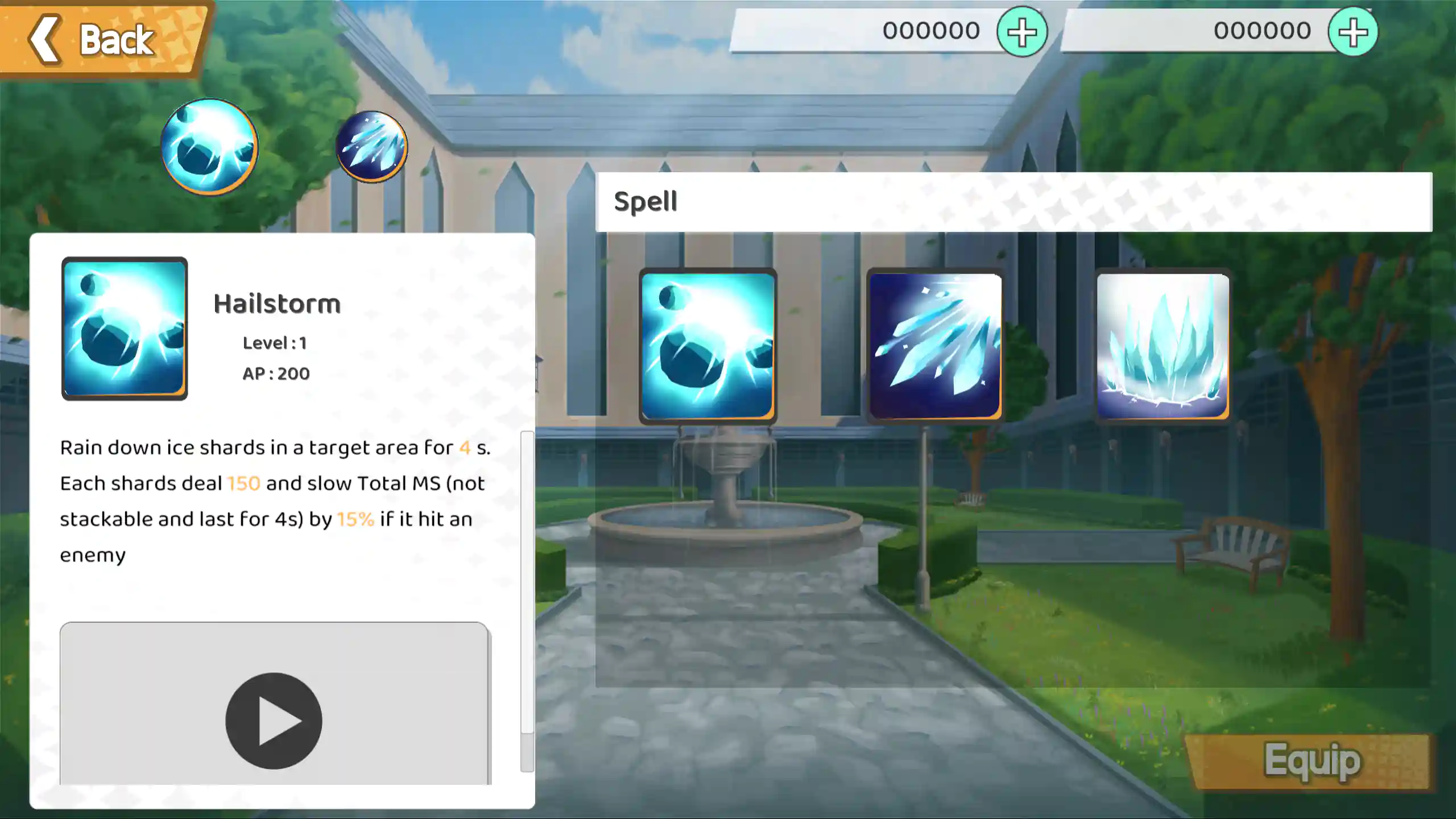Select the equipped ice shard round slot
The height and width of the screenshot is (819, 1456).
pyautogui.click(x=371, y=147)
